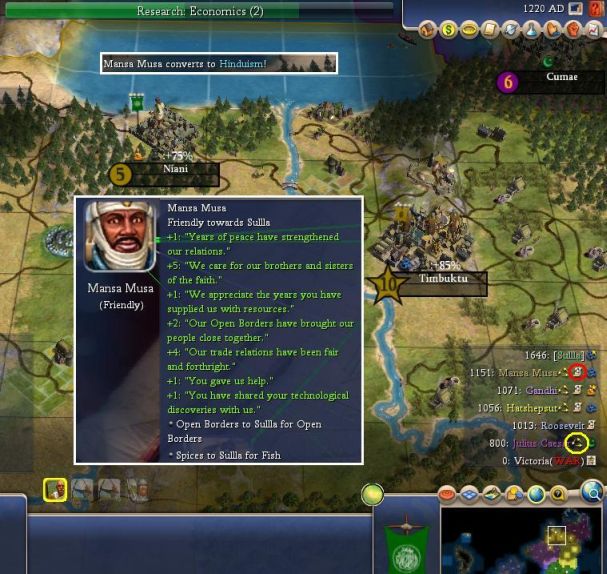Open the Financial Advisor dollar icon
Viewport: 607px width, 574px height.
[x=448, y=30]
